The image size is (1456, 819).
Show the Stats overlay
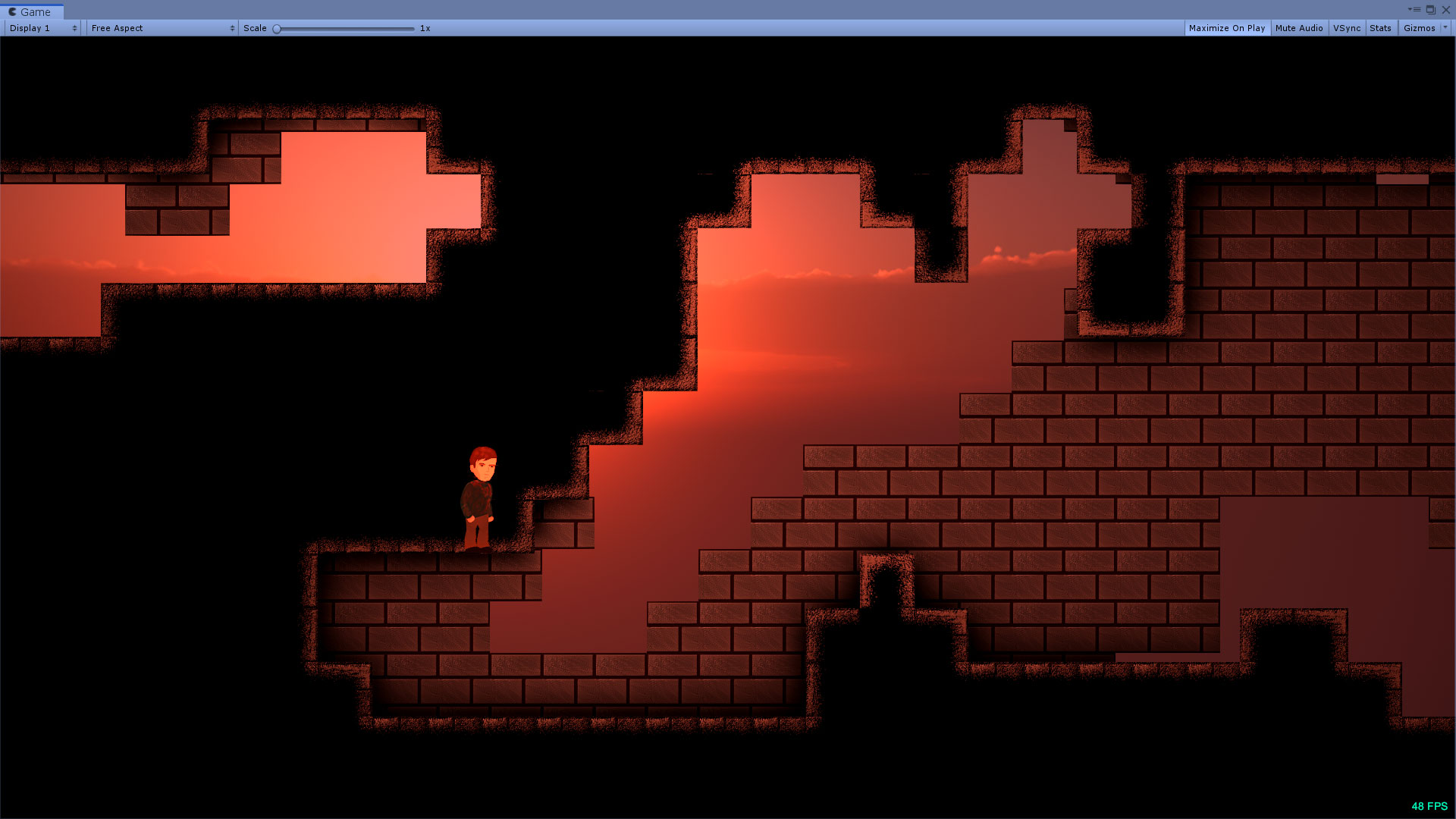tap(1380, 28)
